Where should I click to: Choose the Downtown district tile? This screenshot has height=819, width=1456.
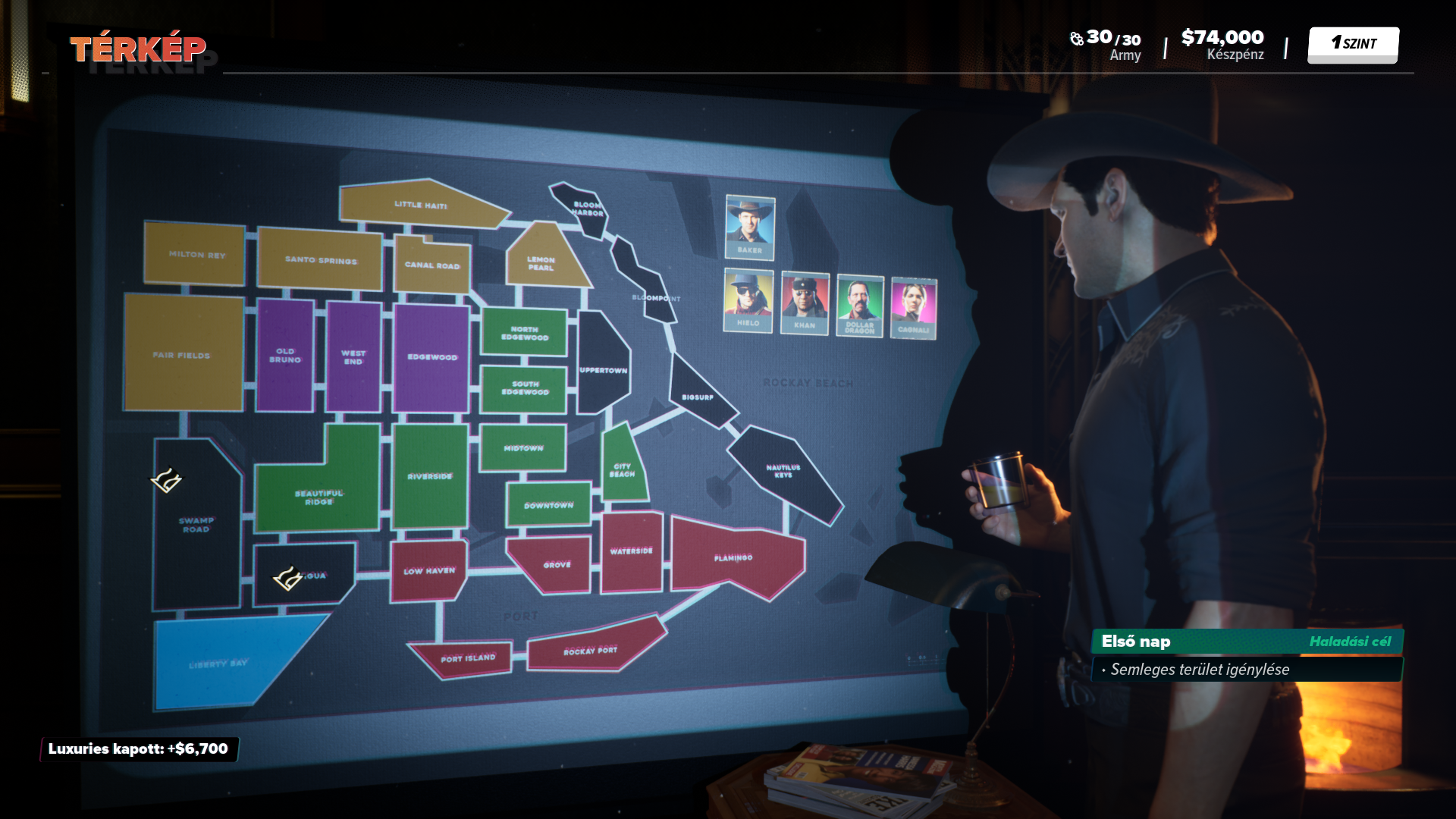pos(548,505)
